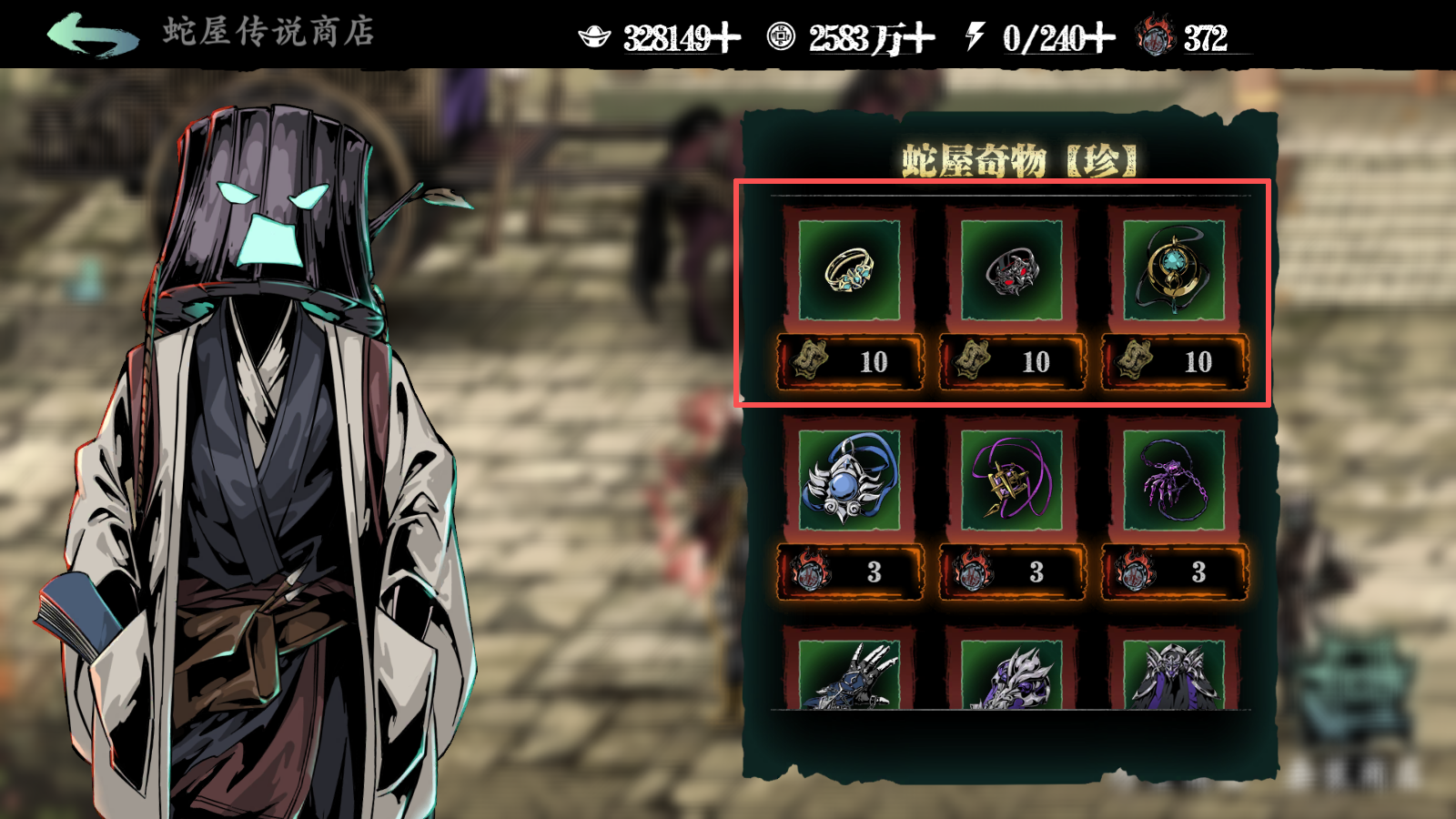Click the silver ingot currency icon
This screenshot has height=819, width=1456.
point(596,39)
